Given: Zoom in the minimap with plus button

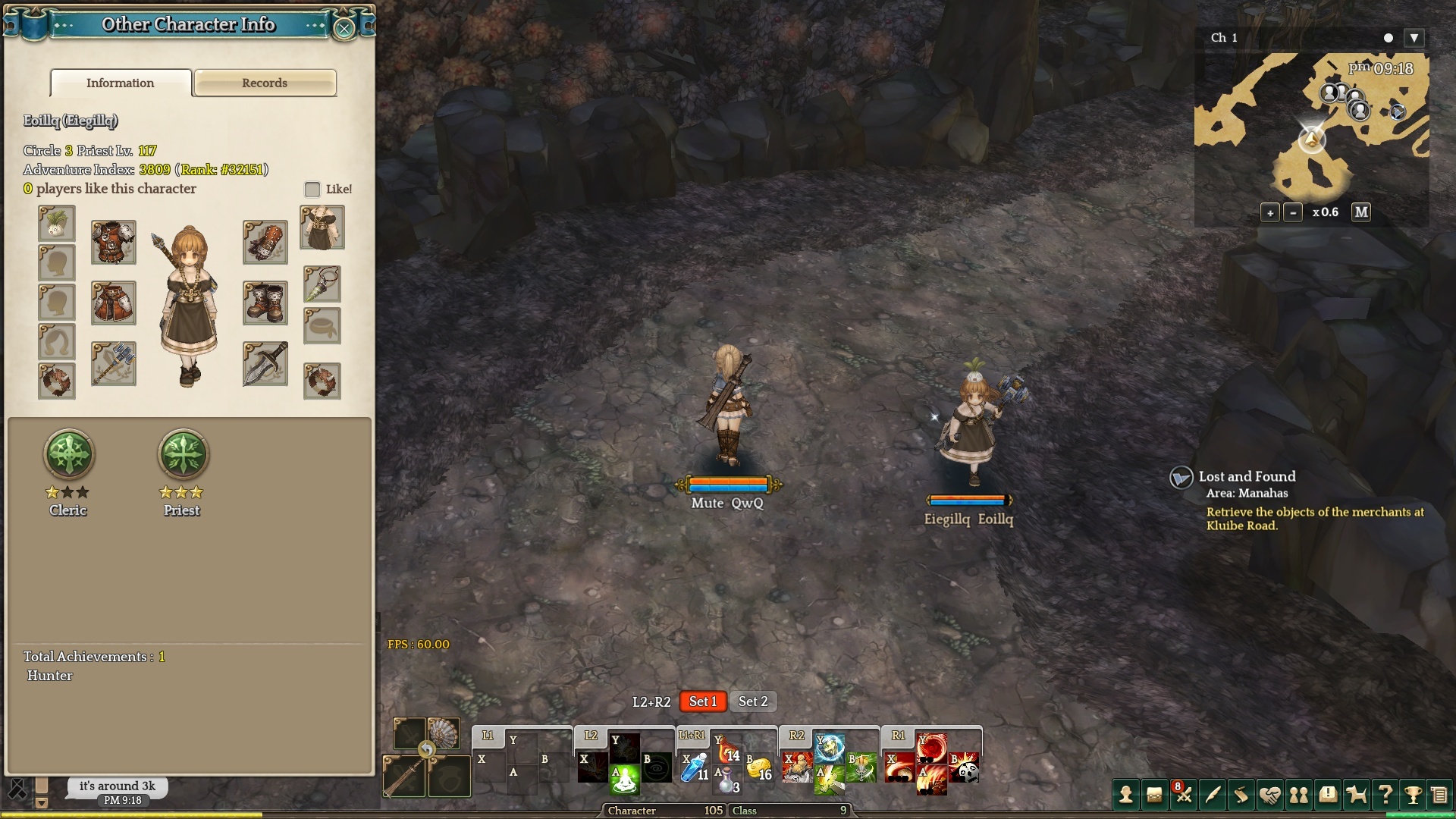Looking at the screenshot, I should (1270, 213).
